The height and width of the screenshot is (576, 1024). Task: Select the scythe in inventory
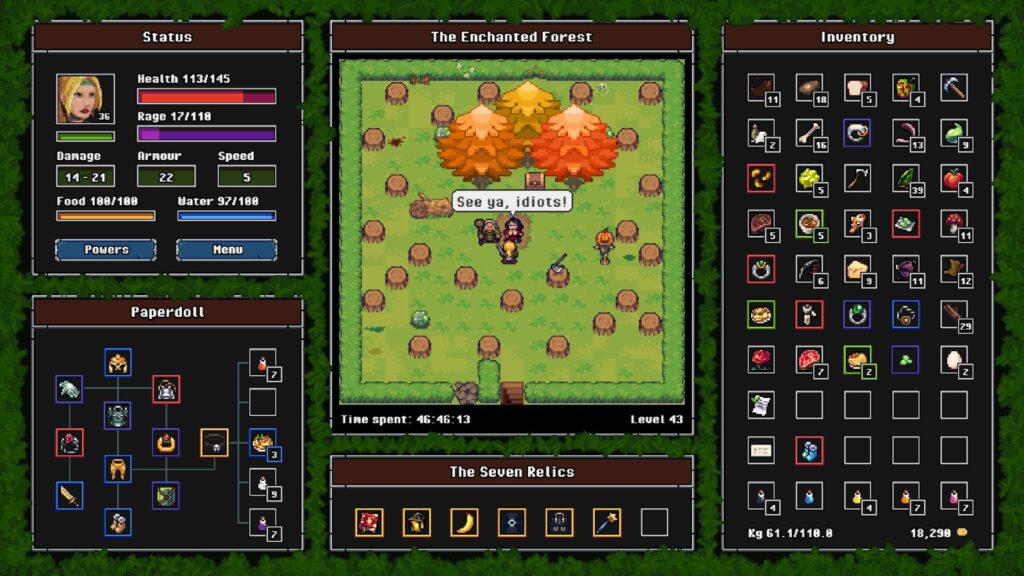pos(857,179)
